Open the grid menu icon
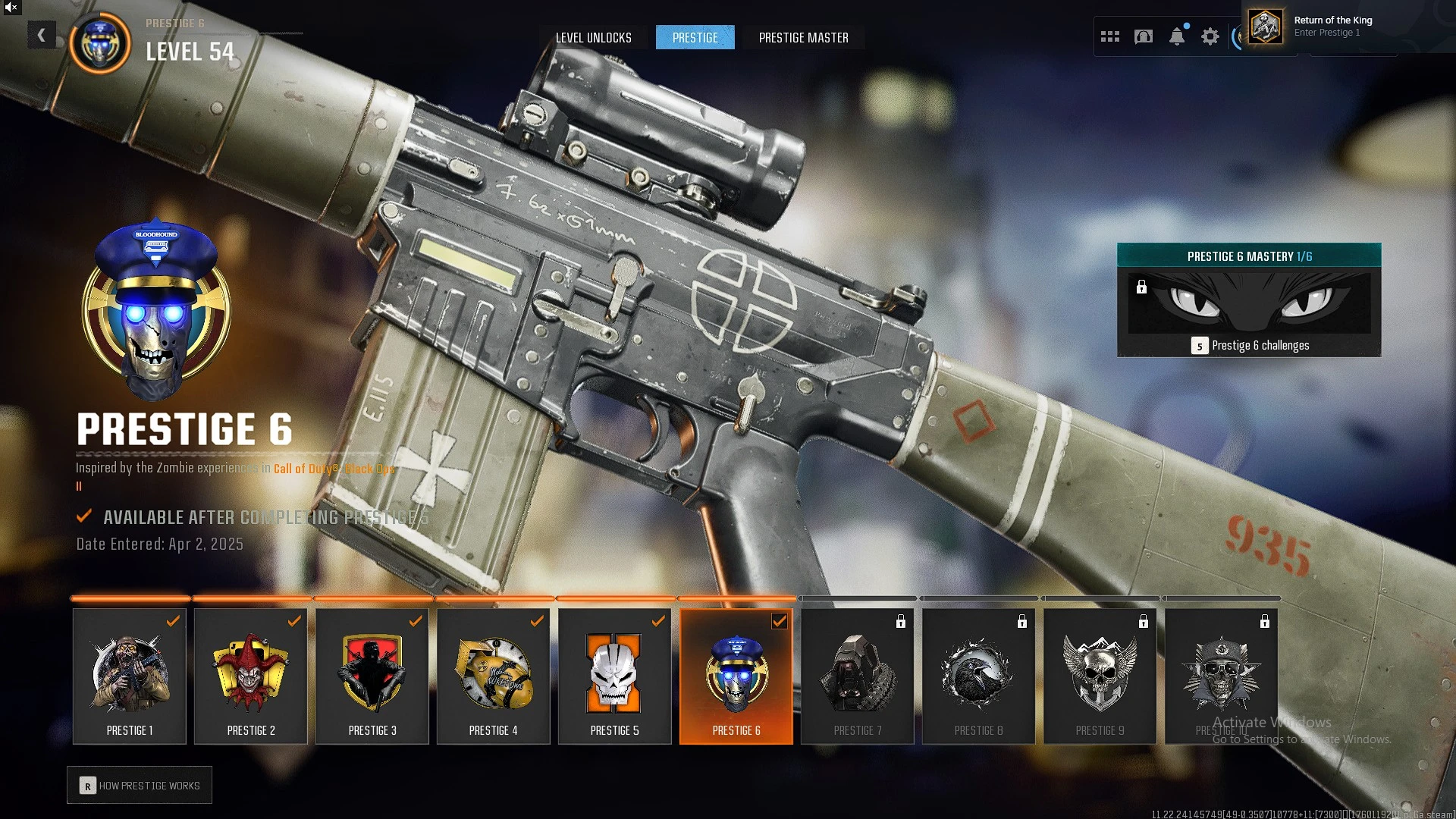This screenshot has height=819, width=1456. [1109, 36]
